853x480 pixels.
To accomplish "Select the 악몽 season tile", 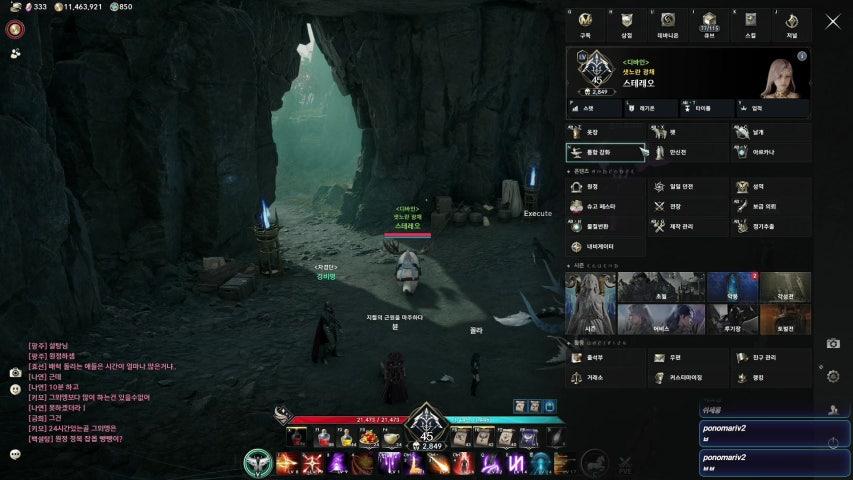I will coord(729,288).
